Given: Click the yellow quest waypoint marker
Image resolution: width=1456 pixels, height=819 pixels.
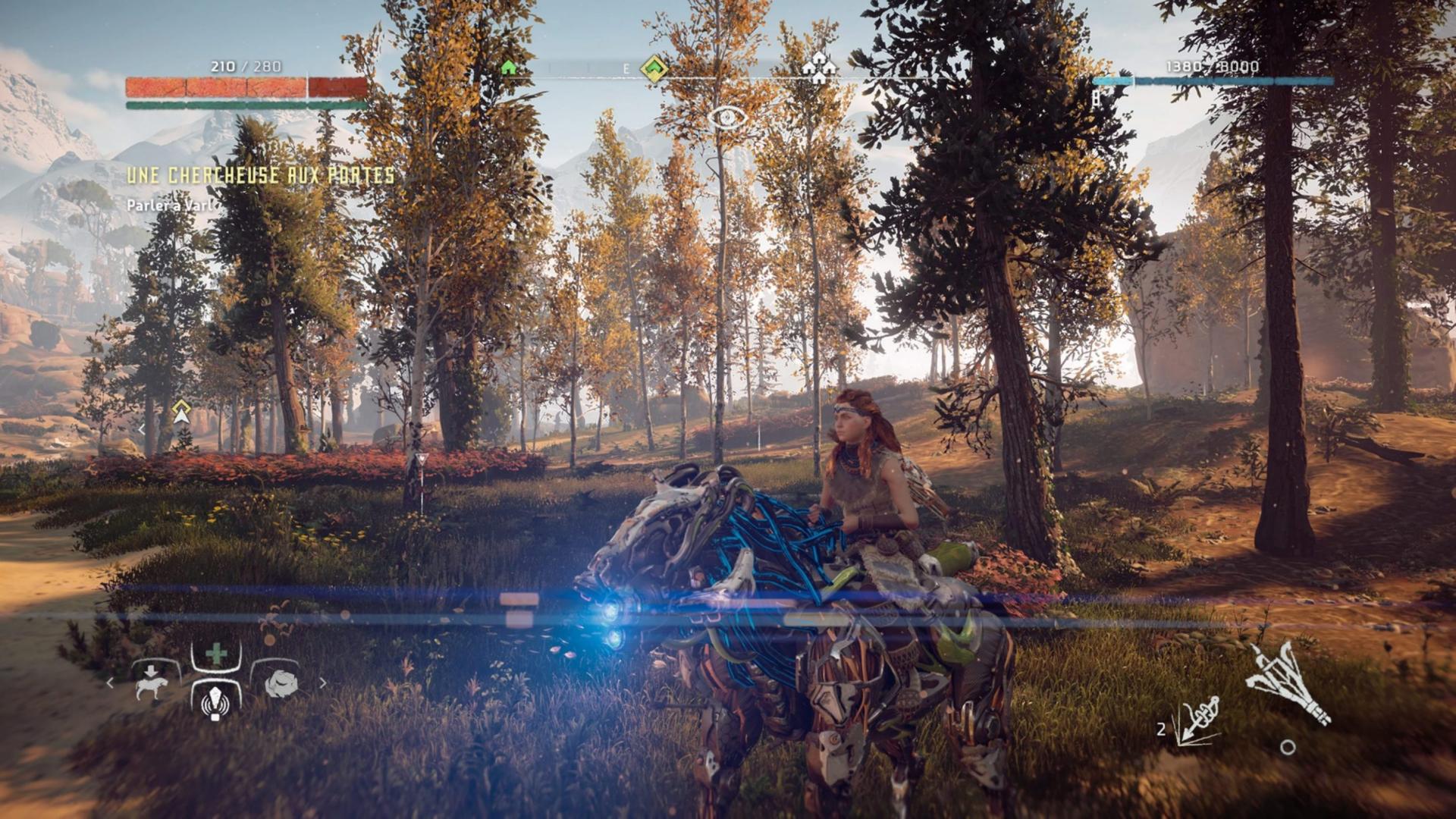Looking at the screenshot, I should [x=180, y=412].
